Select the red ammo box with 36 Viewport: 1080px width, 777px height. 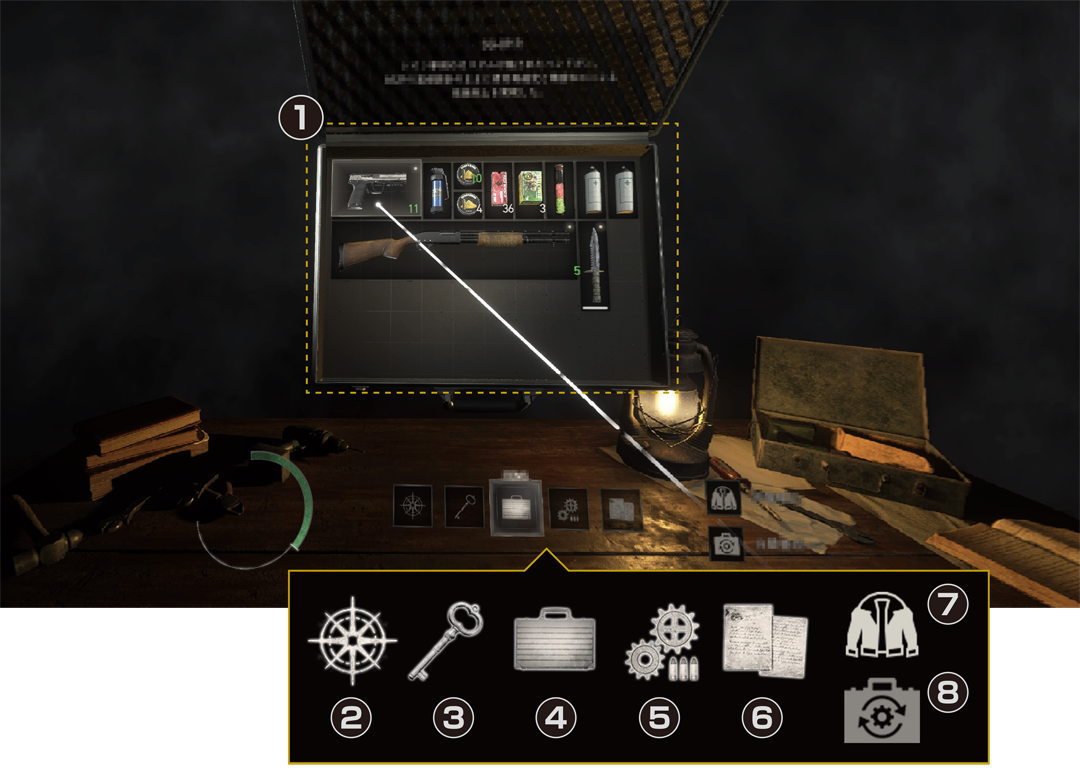tap(498, 189)
